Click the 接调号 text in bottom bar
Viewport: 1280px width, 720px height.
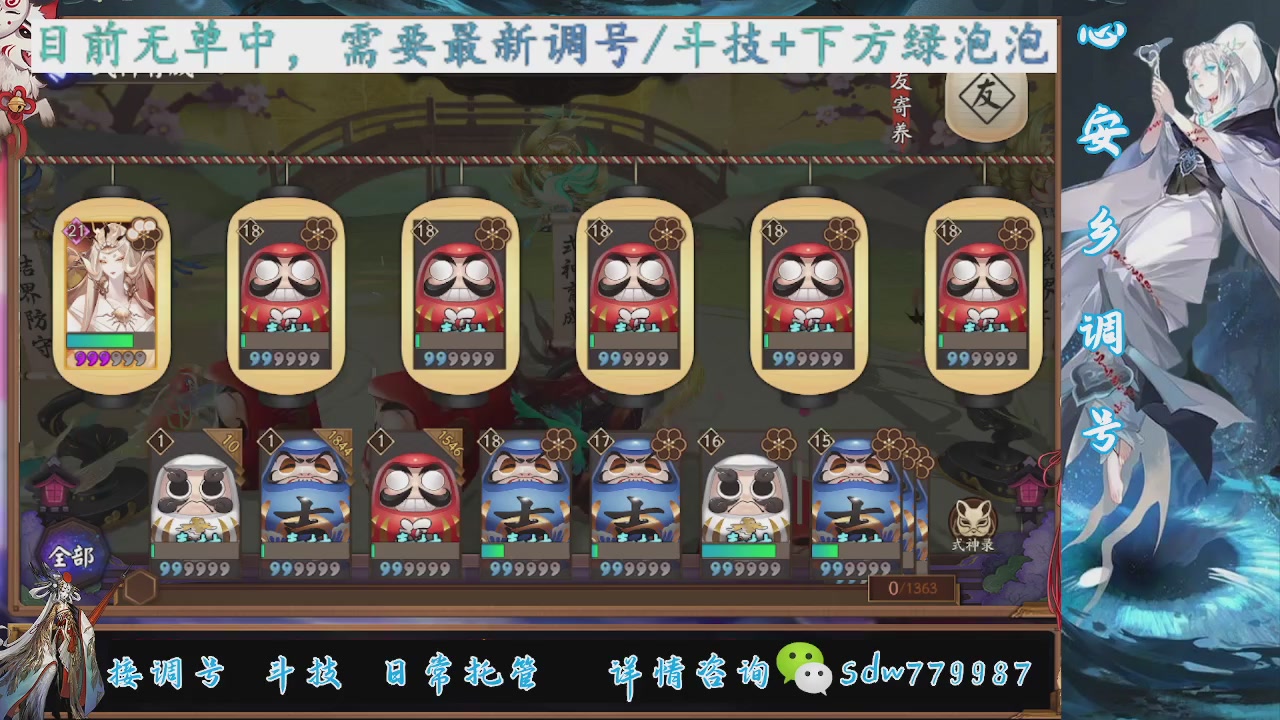pos(165,673)
